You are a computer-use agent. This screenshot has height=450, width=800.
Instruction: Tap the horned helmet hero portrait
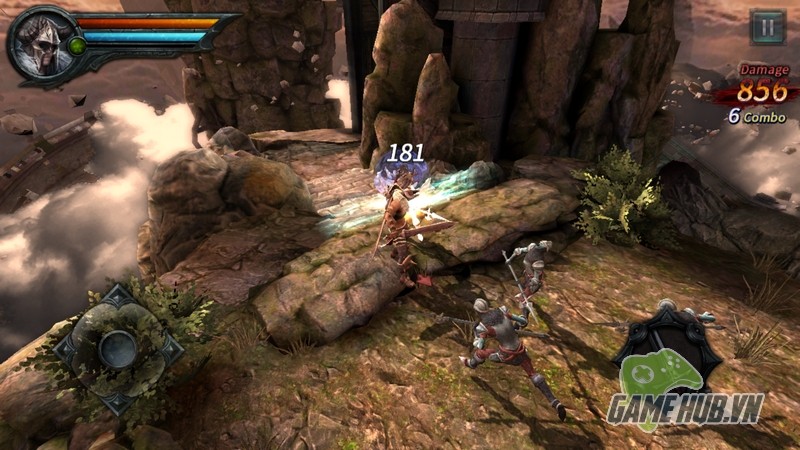(38, 43)
